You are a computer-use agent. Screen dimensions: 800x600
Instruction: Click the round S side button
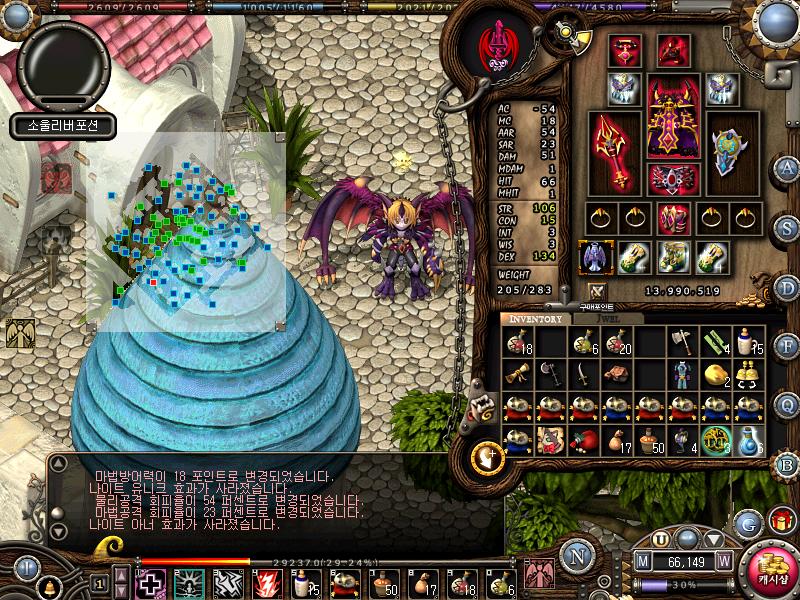788,228
